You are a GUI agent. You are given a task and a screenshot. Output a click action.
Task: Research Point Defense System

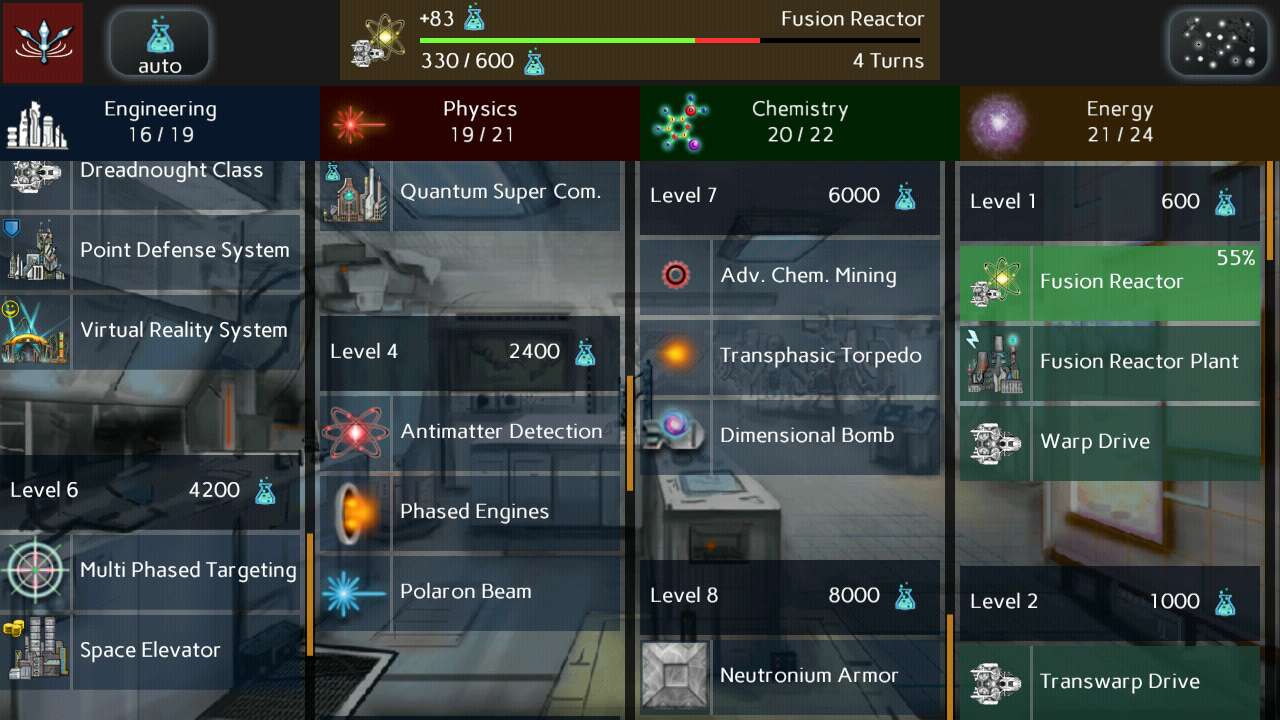pos(152,250)
